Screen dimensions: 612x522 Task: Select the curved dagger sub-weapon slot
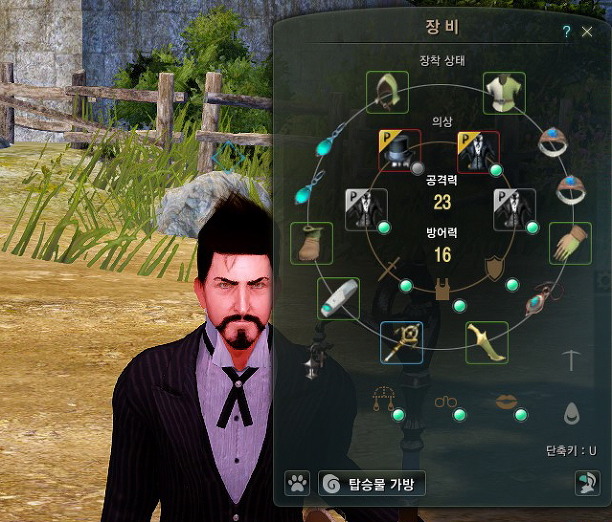(486, 342)
